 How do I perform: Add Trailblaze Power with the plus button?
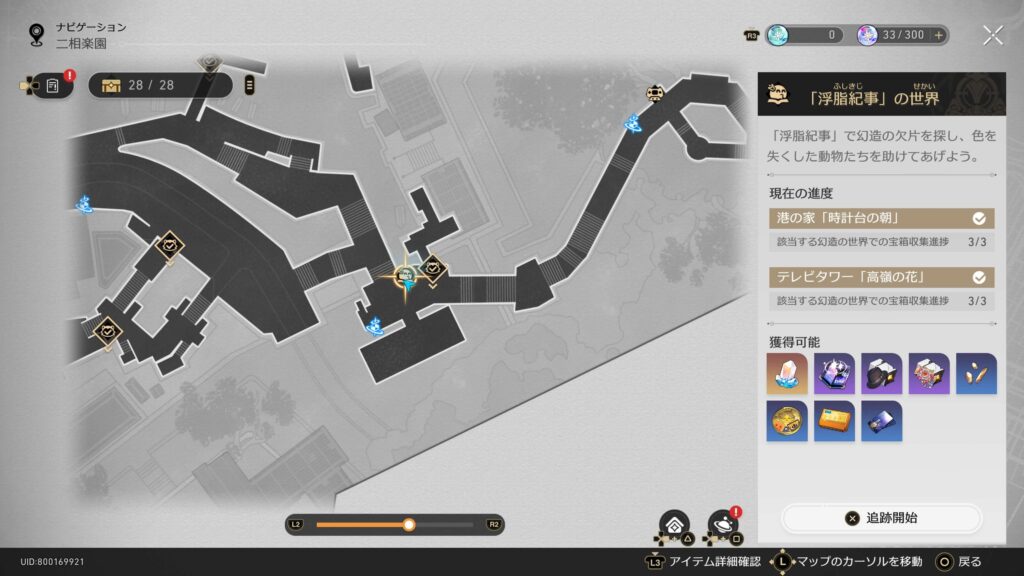pyautogui.click(x=938, y=35)
